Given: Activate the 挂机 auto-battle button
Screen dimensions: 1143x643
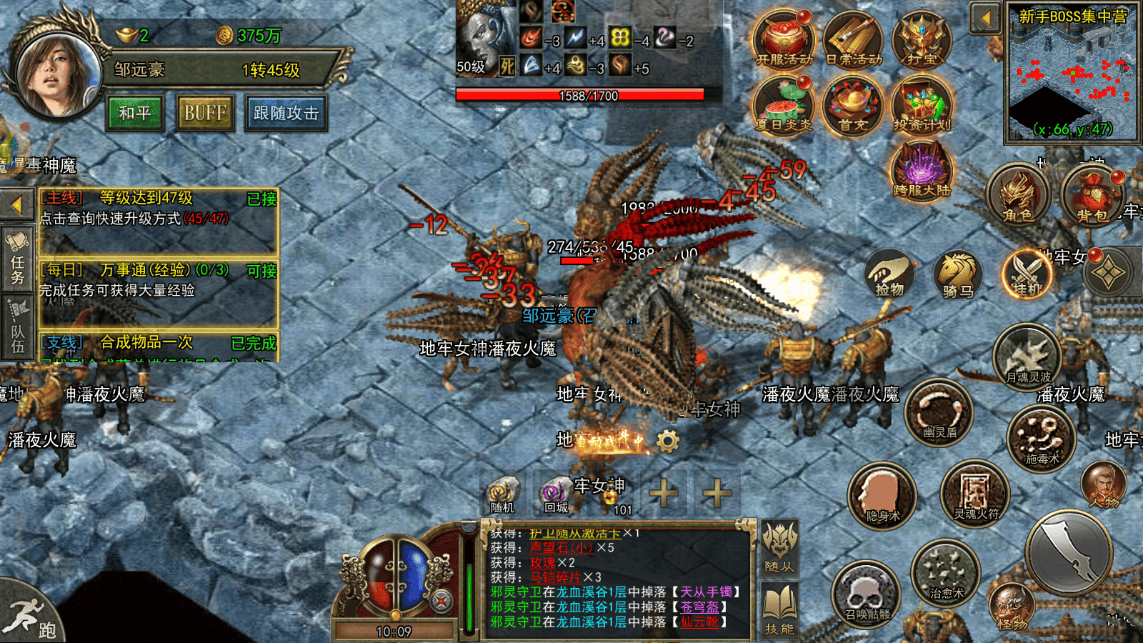Looking at the screenshot, I should [1027, 273].
